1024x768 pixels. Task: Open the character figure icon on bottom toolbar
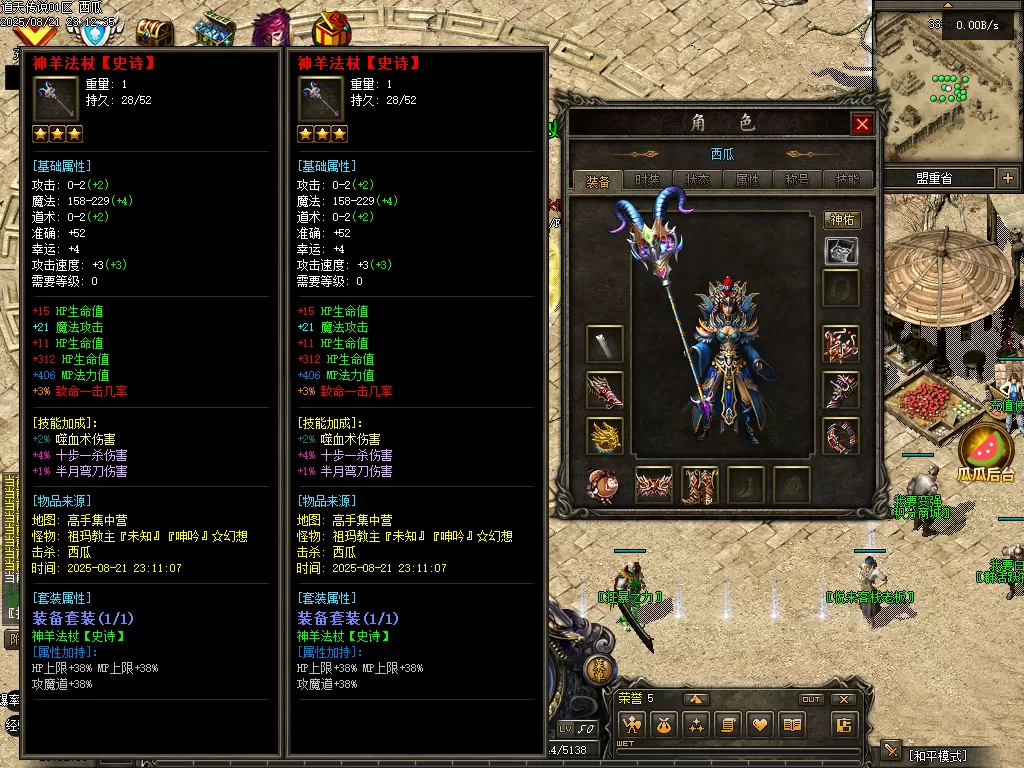[631, 725]
